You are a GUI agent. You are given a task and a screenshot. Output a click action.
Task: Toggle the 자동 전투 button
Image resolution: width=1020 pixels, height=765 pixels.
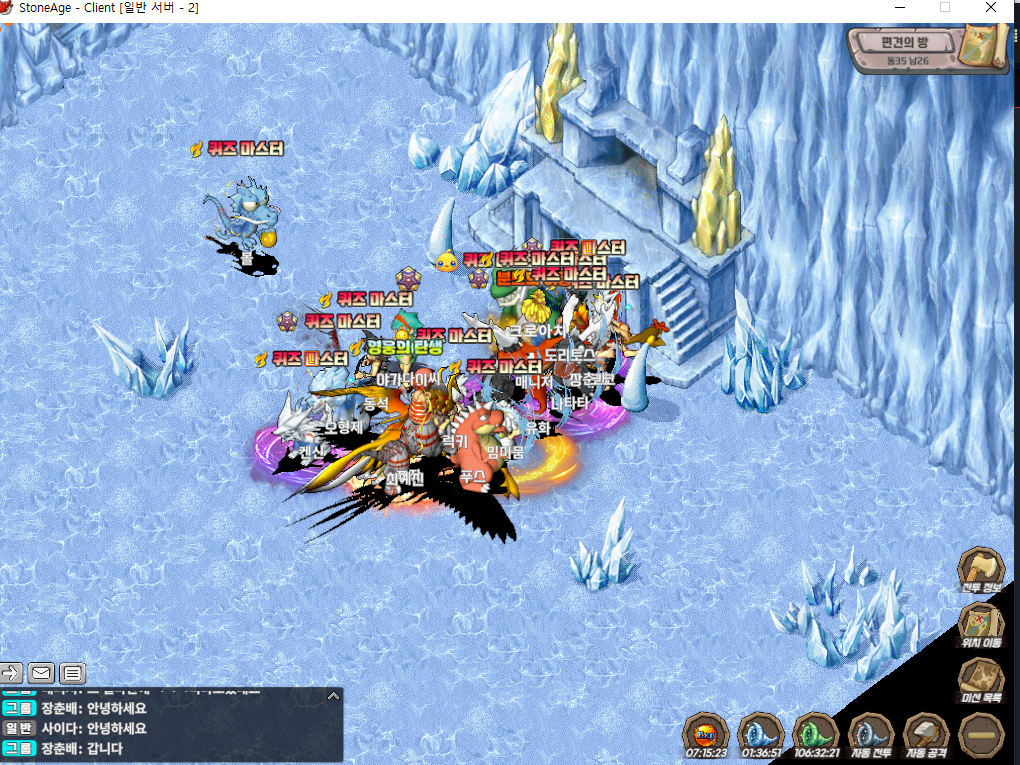pyautogui.click(x=870, y=735)
